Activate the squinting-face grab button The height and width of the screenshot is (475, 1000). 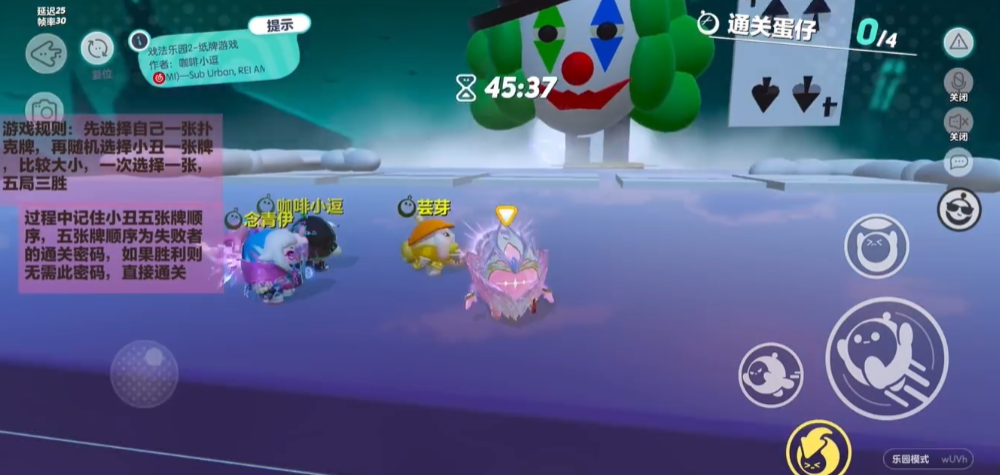coord(876,246)
